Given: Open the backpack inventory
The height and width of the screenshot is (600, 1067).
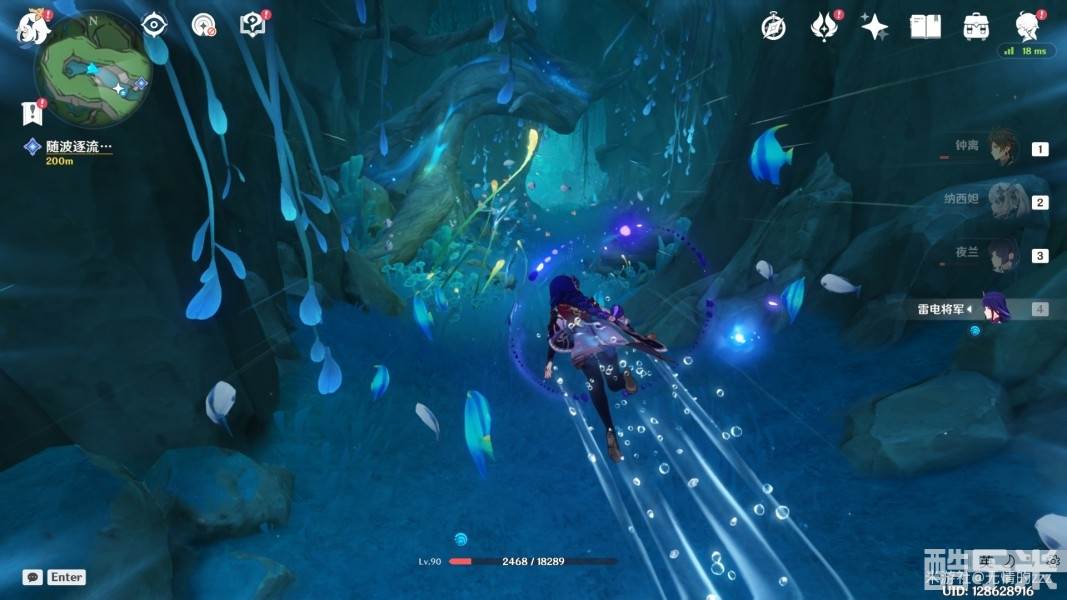Looking at the screenshot, I should [976, 27].
